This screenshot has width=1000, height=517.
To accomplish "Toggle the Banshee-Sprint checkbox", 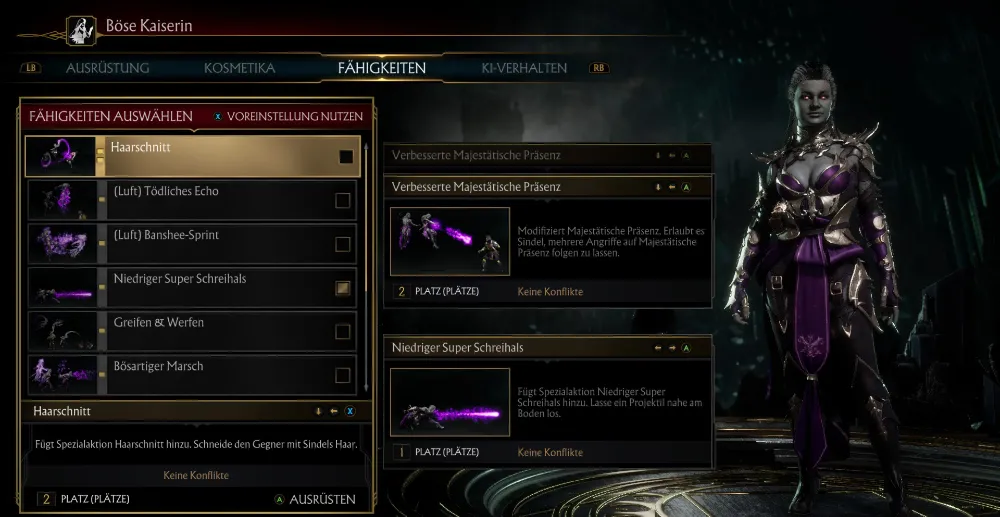I will (343, 244).
